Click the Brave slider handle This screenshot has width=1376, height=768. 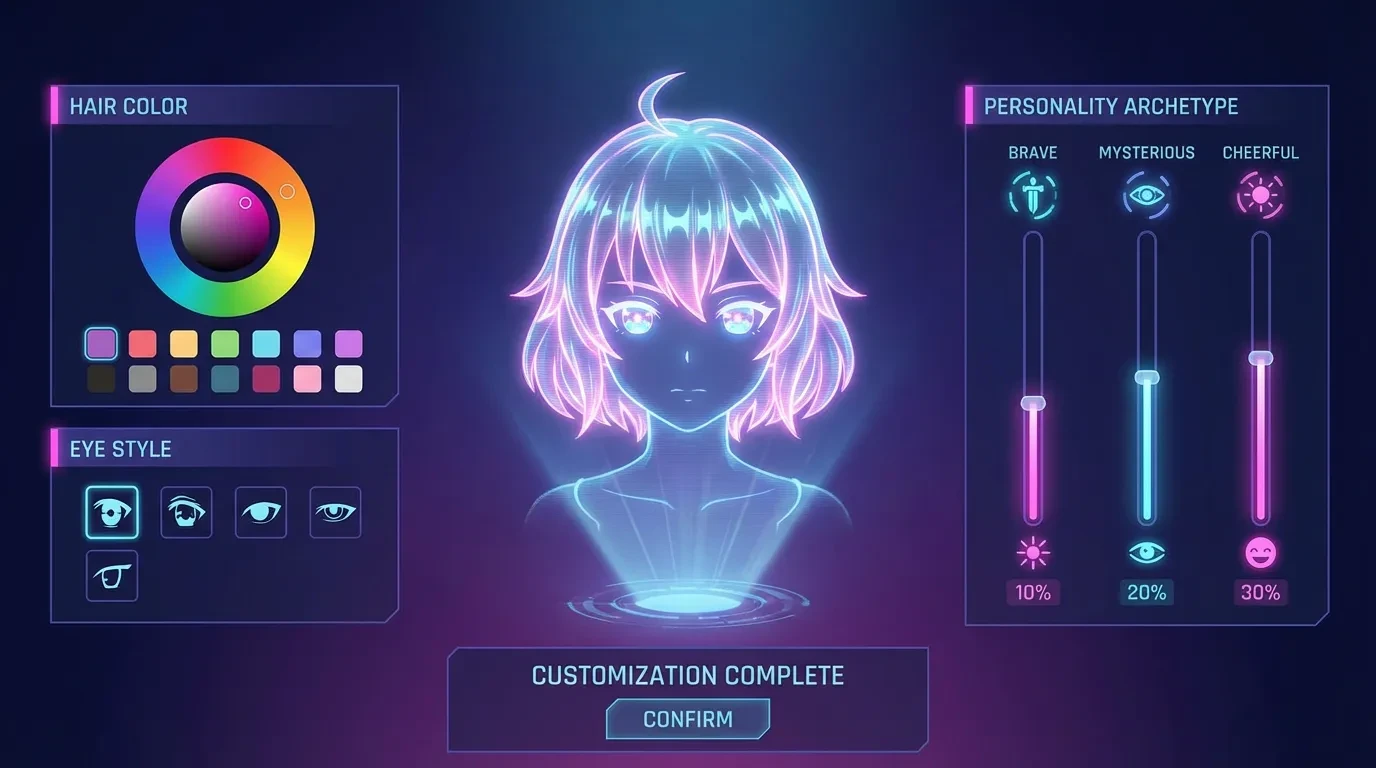click(x=1032, y=403)
